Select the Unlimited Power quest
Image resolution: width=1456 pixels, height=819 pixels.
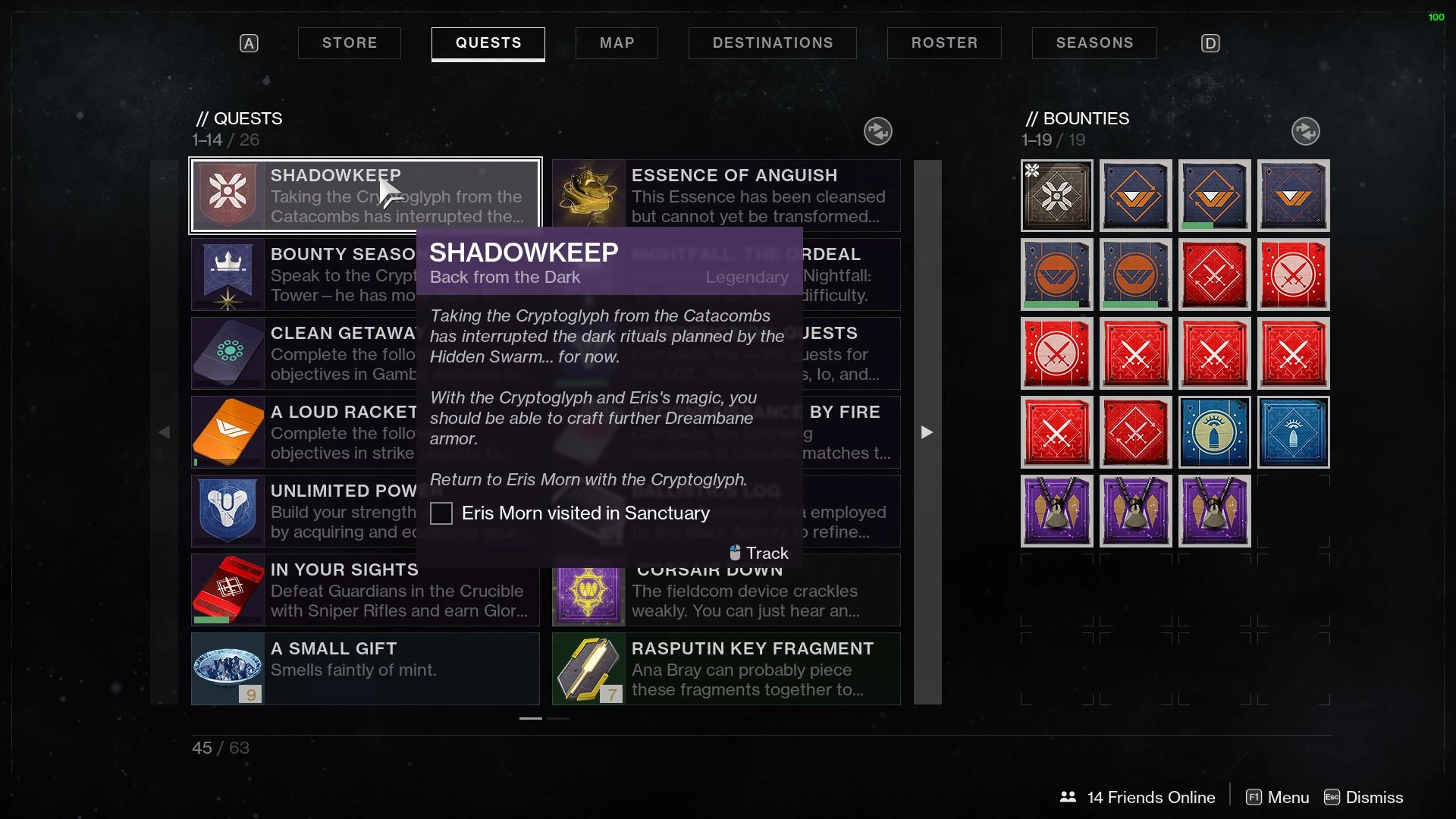point(303,511)
